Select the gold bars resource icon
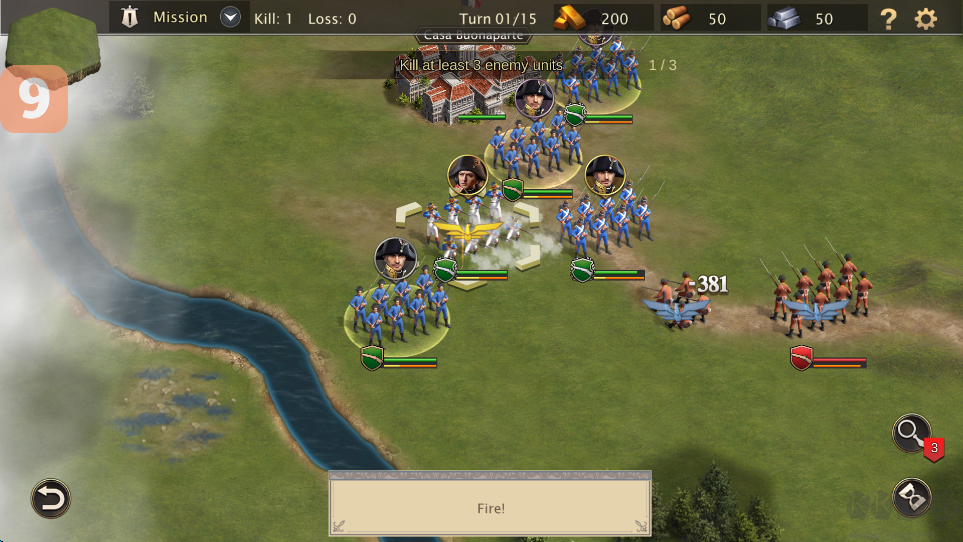The image size is (963, 542). pos(575,18)
